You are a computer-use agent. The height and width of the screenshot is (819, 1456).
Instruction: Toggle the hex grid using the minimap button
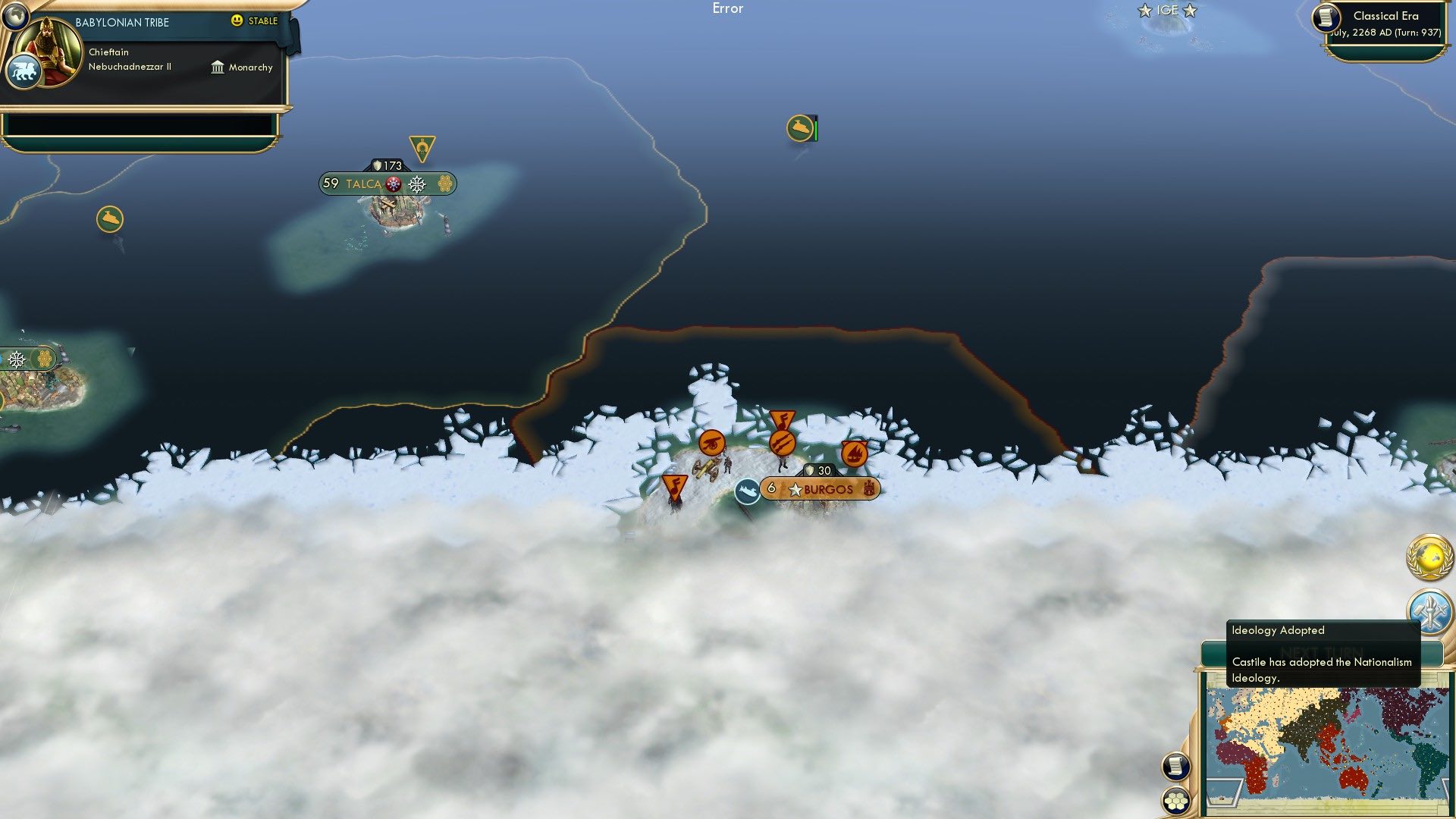click(x=1176, y=800)
